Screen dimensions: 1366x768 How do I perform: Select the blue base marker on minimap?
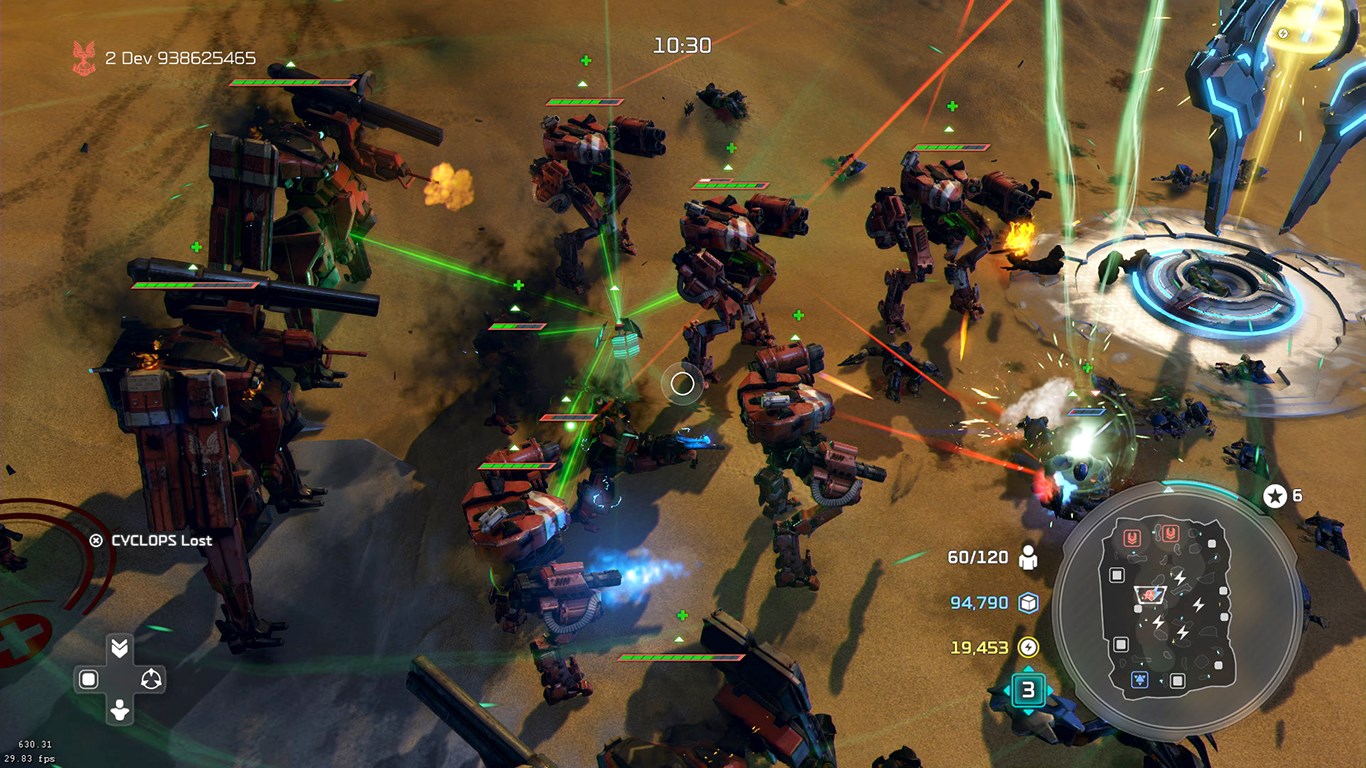click(x=1138, y=680)
